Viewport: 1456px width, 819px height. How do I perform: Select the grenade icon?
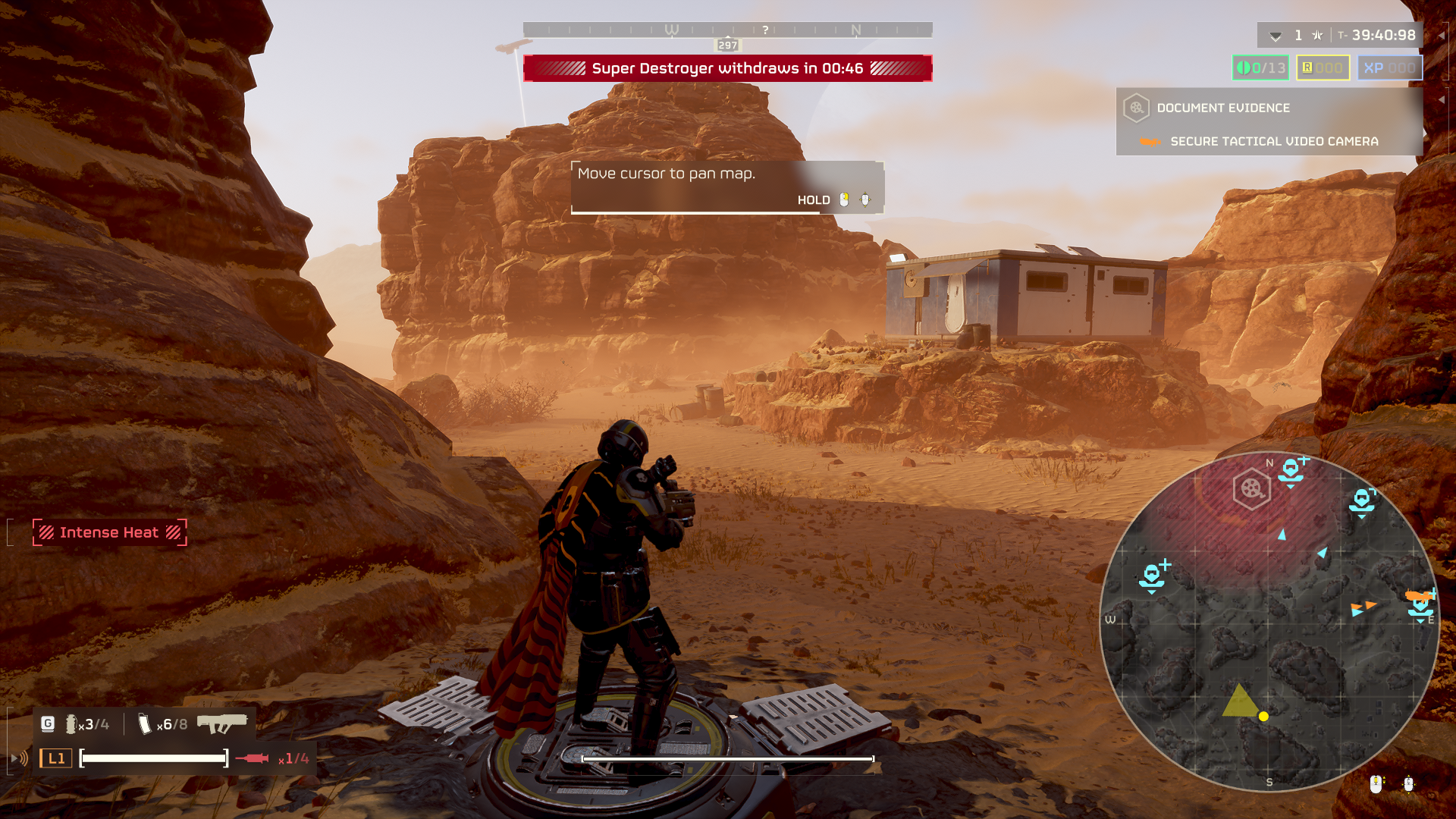pyautogui.click(x=71, y=724)
